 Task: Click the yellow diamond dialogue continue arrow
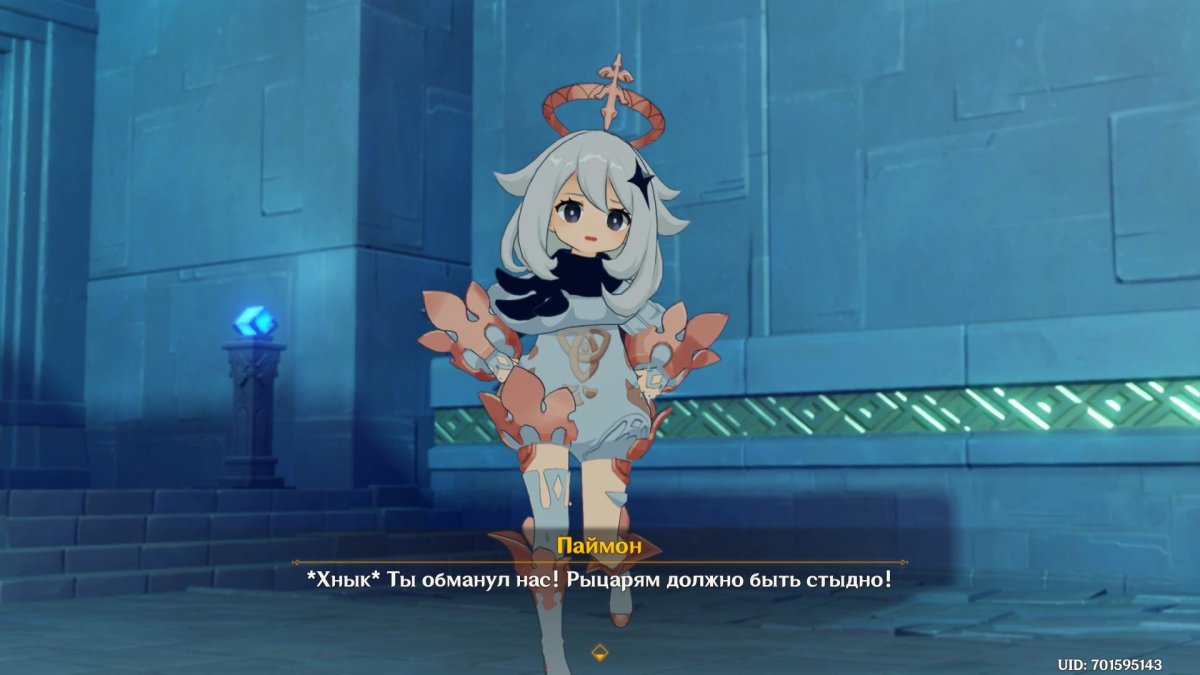[599, 653]
